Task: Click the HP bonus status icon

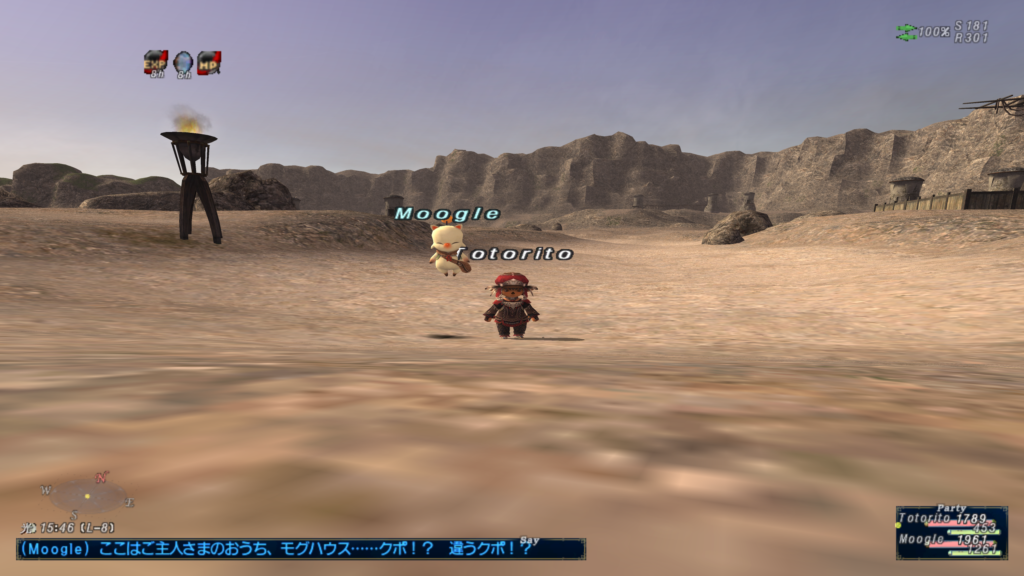Action: pyautogui.click(x=208, y=62)
